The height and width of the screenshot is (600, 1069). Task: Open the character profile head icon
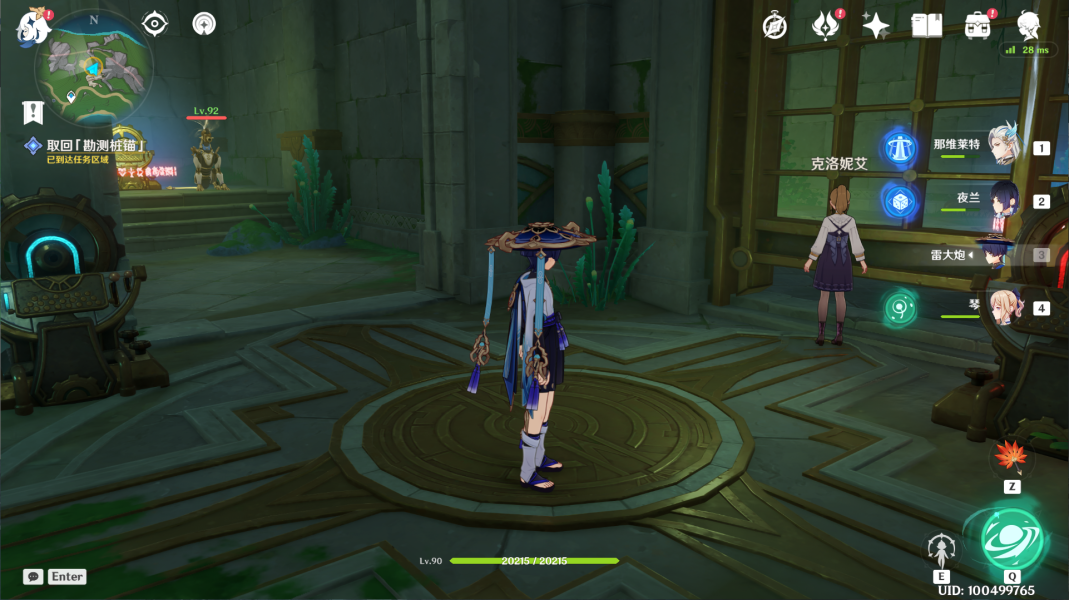[1029, 24]
